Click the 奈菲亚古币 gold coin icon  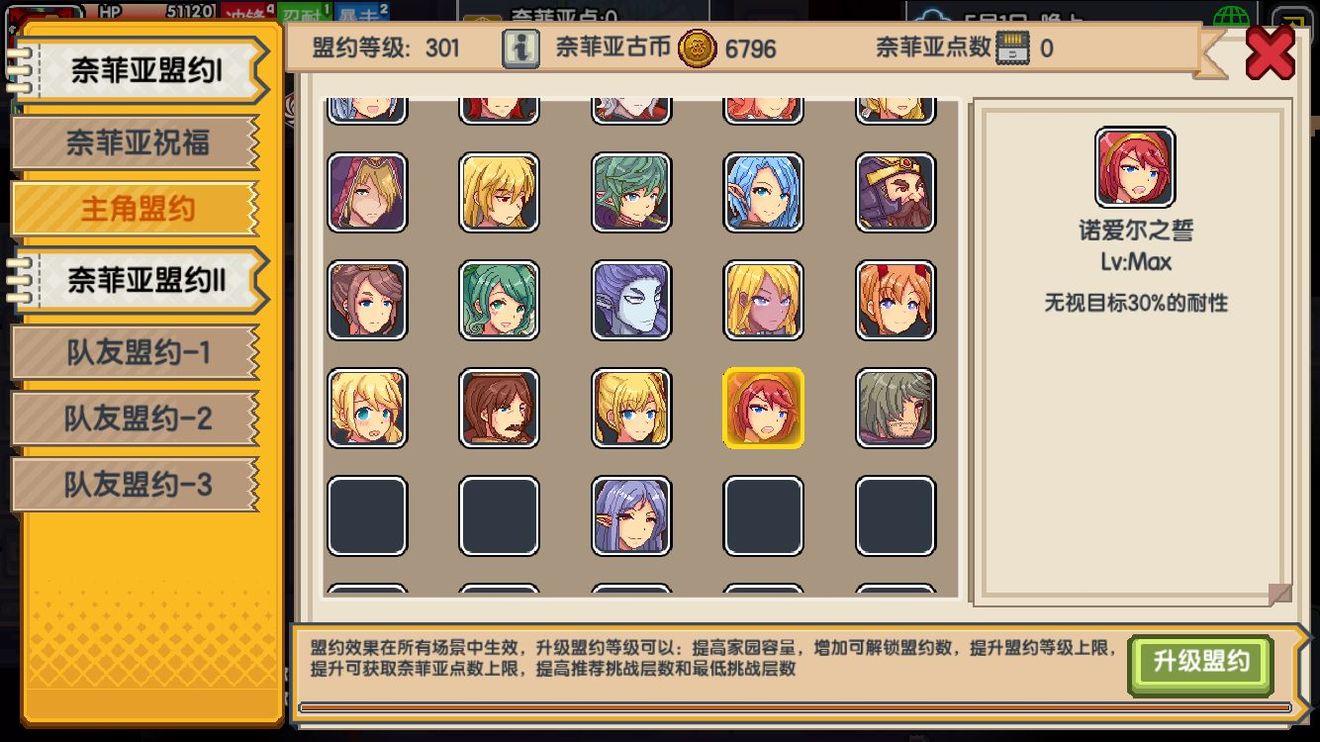click(x=698, y=49)
